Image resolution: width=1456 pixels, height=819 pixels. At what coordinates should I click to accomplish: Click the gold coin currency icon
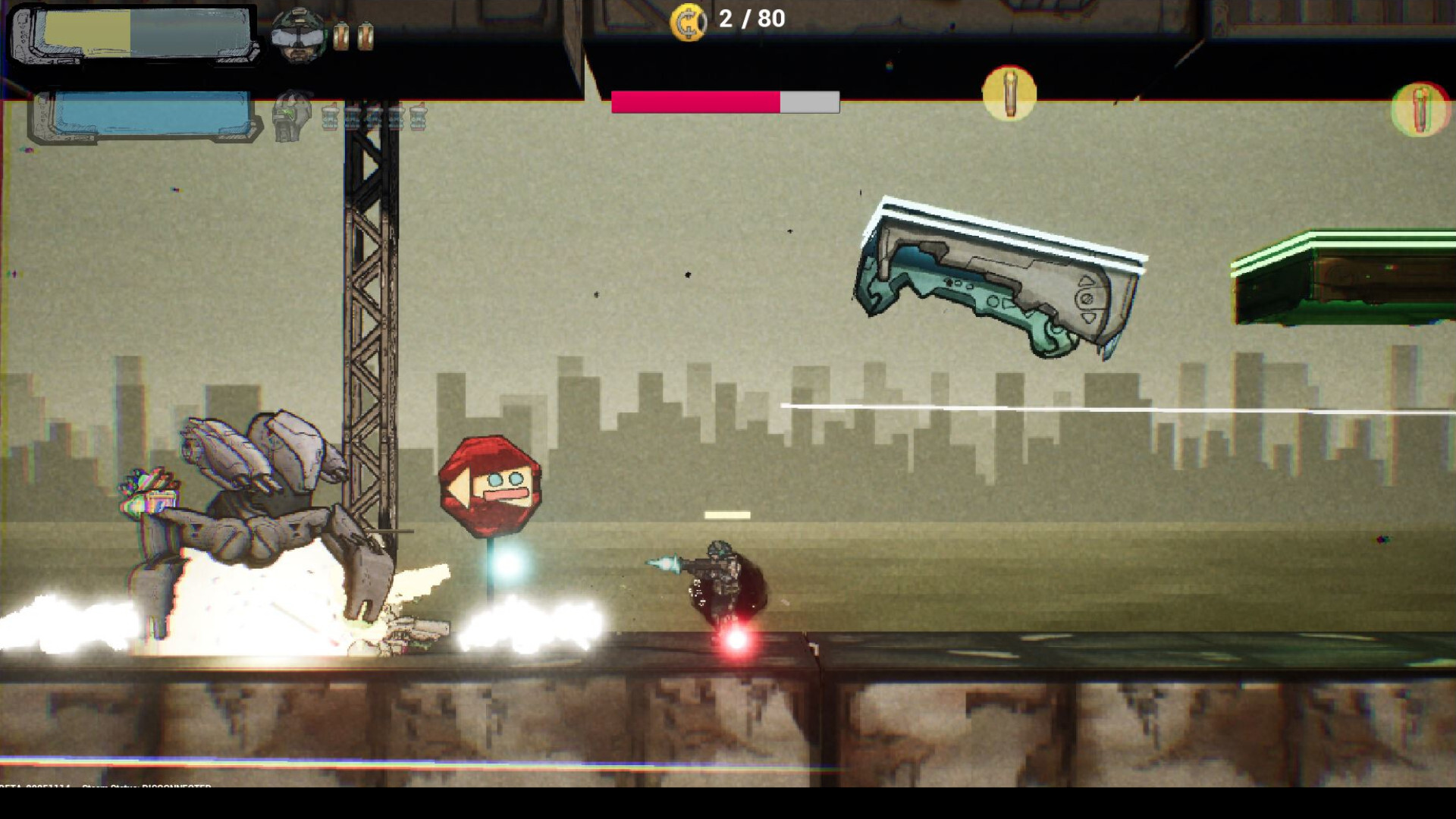(x=689, y=22)
